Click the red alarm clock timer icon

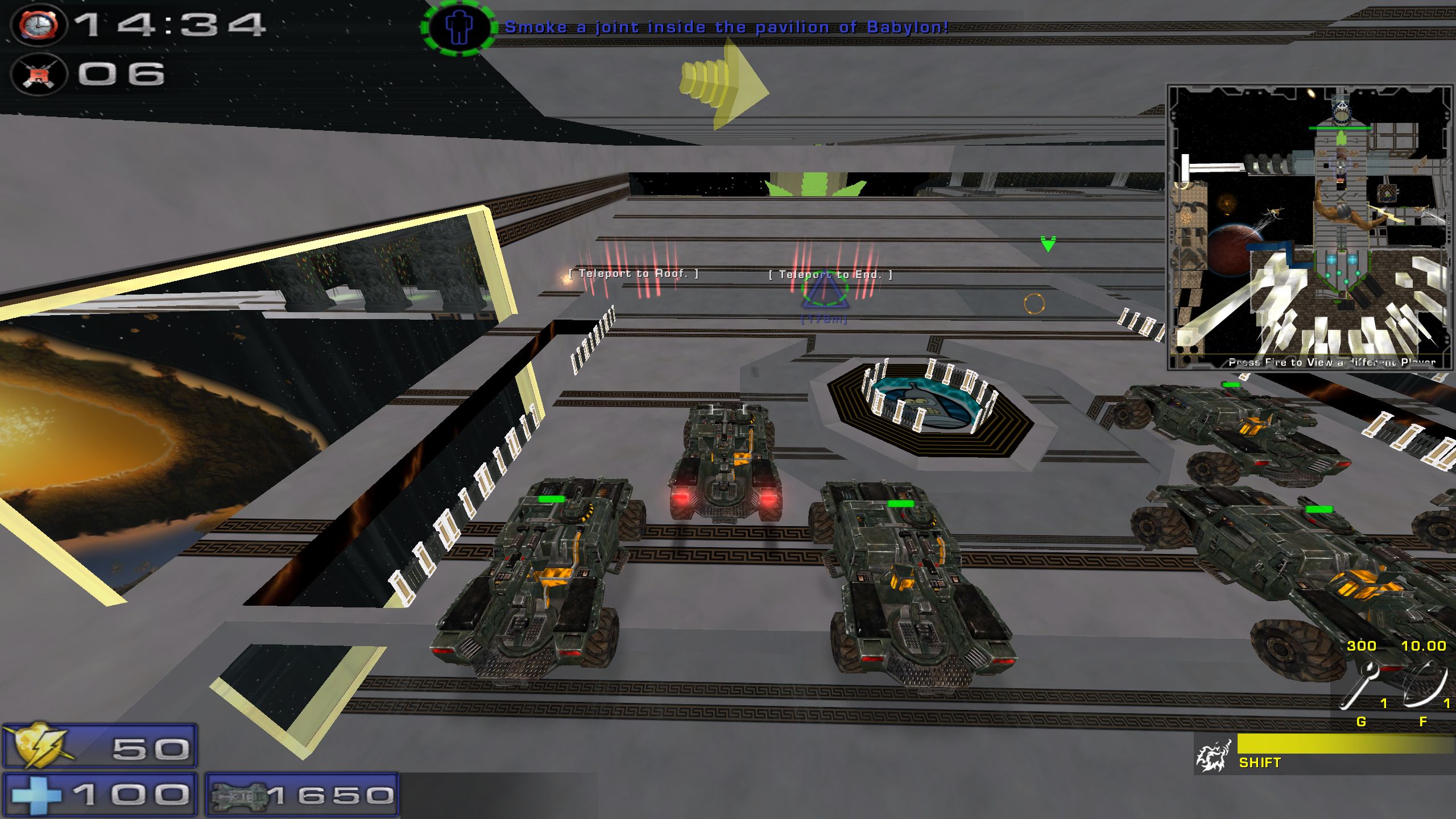pos(39,26)
